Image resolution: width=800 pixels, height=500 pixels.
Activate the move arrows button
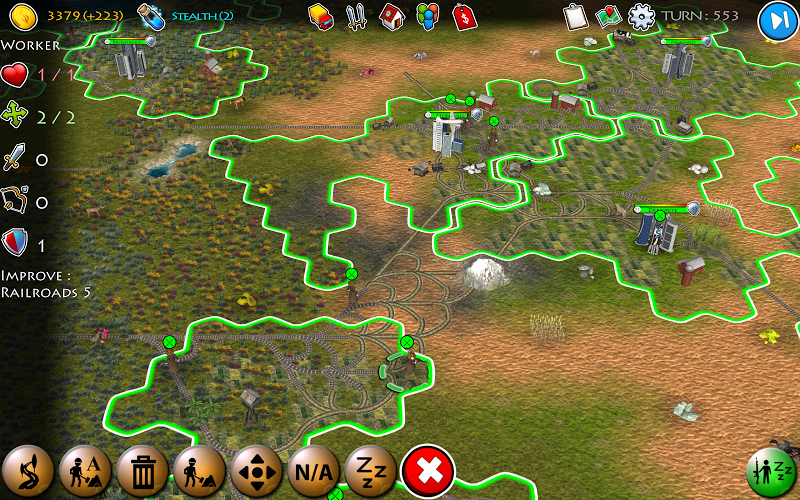257,468
